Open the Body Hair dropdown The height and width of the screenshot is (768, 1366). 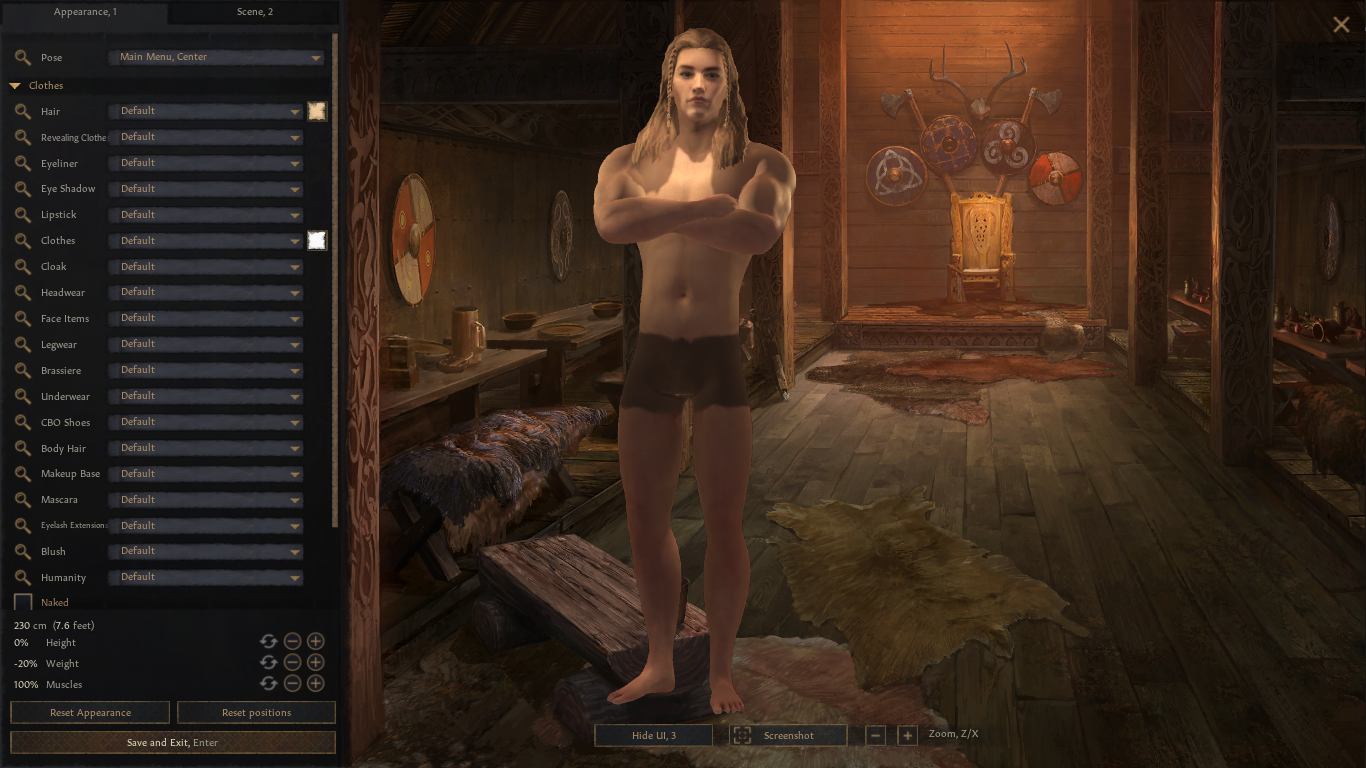[205, 448]
